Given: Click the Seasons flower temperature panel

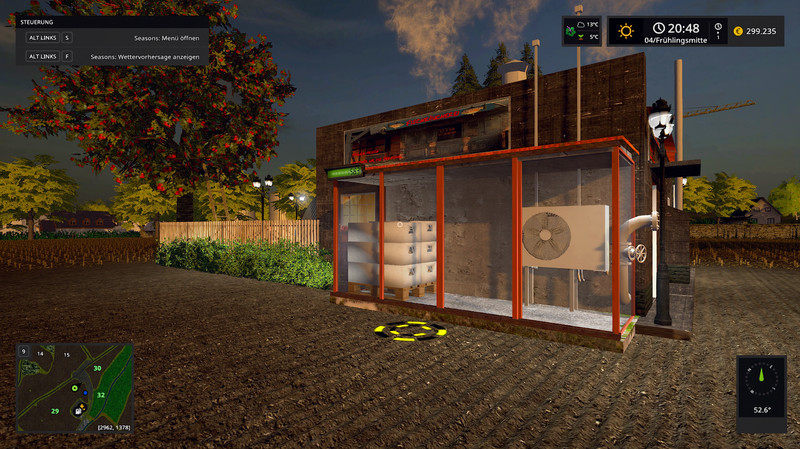Looking at the screenshot, I should [x=582, y=30].
